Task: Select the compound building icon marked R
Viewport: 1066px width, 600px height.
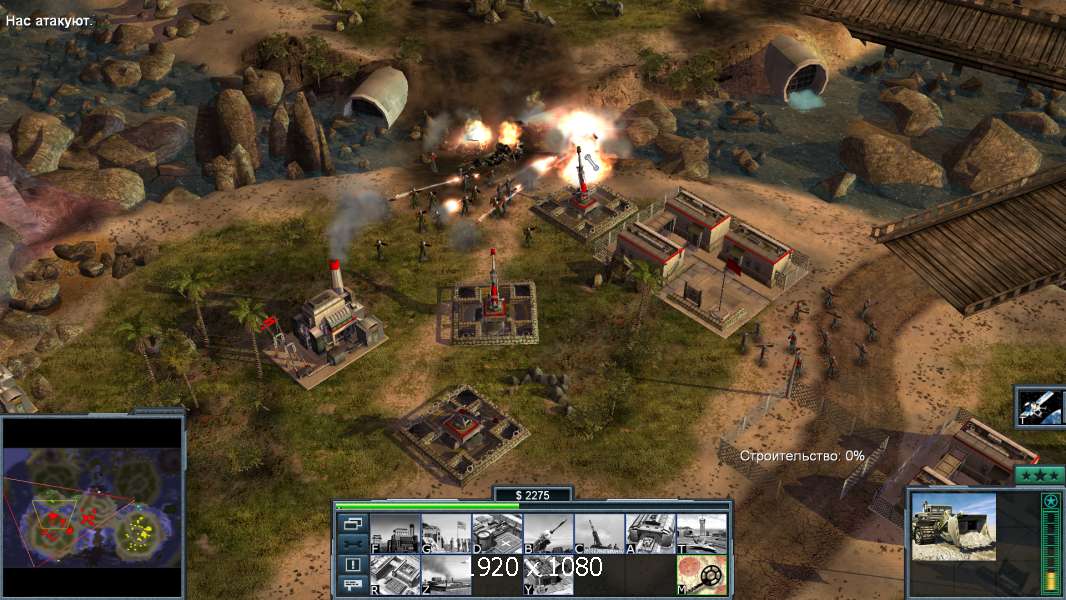Action: coord(395,575)
